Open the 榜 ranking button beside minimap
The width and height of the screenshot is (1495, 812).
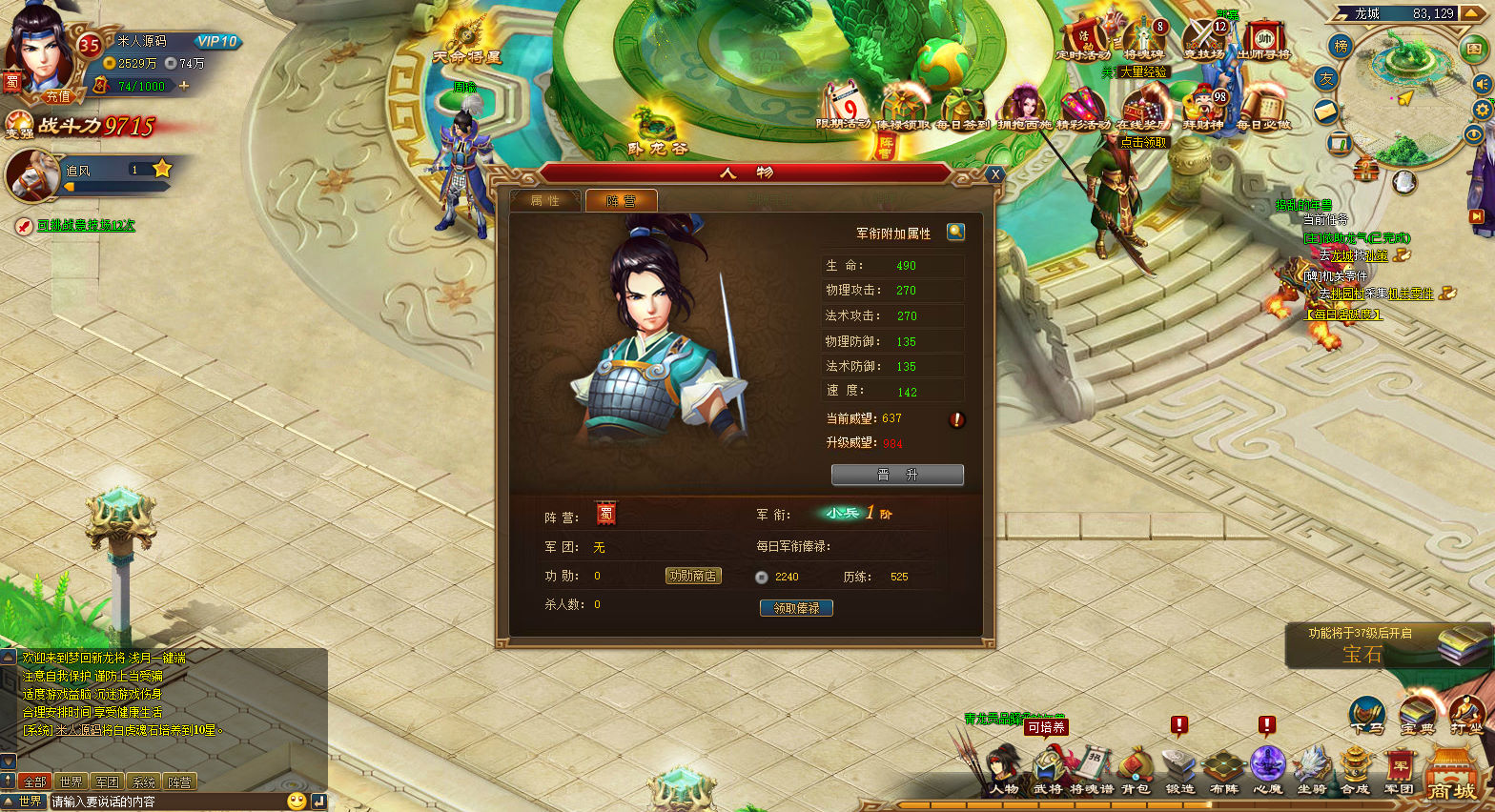1341,46
